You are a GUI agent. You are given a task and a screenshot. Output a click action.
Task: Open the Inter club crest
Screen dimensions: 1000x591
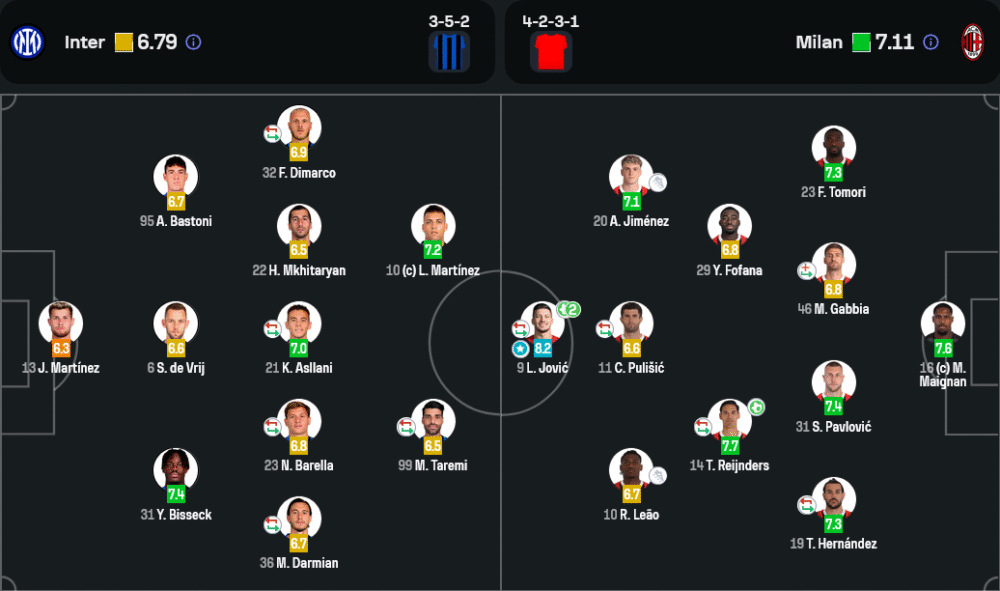27,42
